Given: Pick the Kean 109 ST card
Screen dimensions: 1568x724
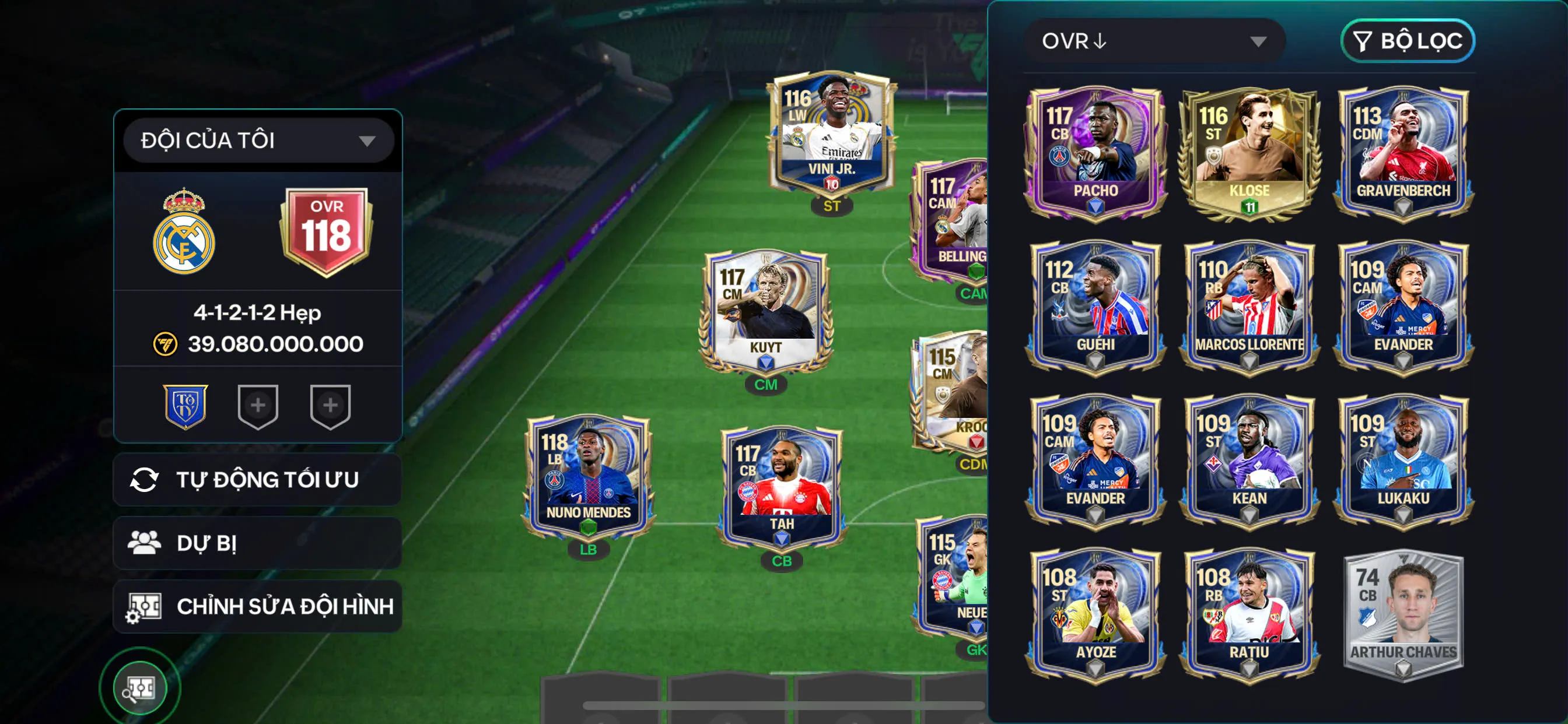Looking at the screenshot, I should pos(1249,460).
